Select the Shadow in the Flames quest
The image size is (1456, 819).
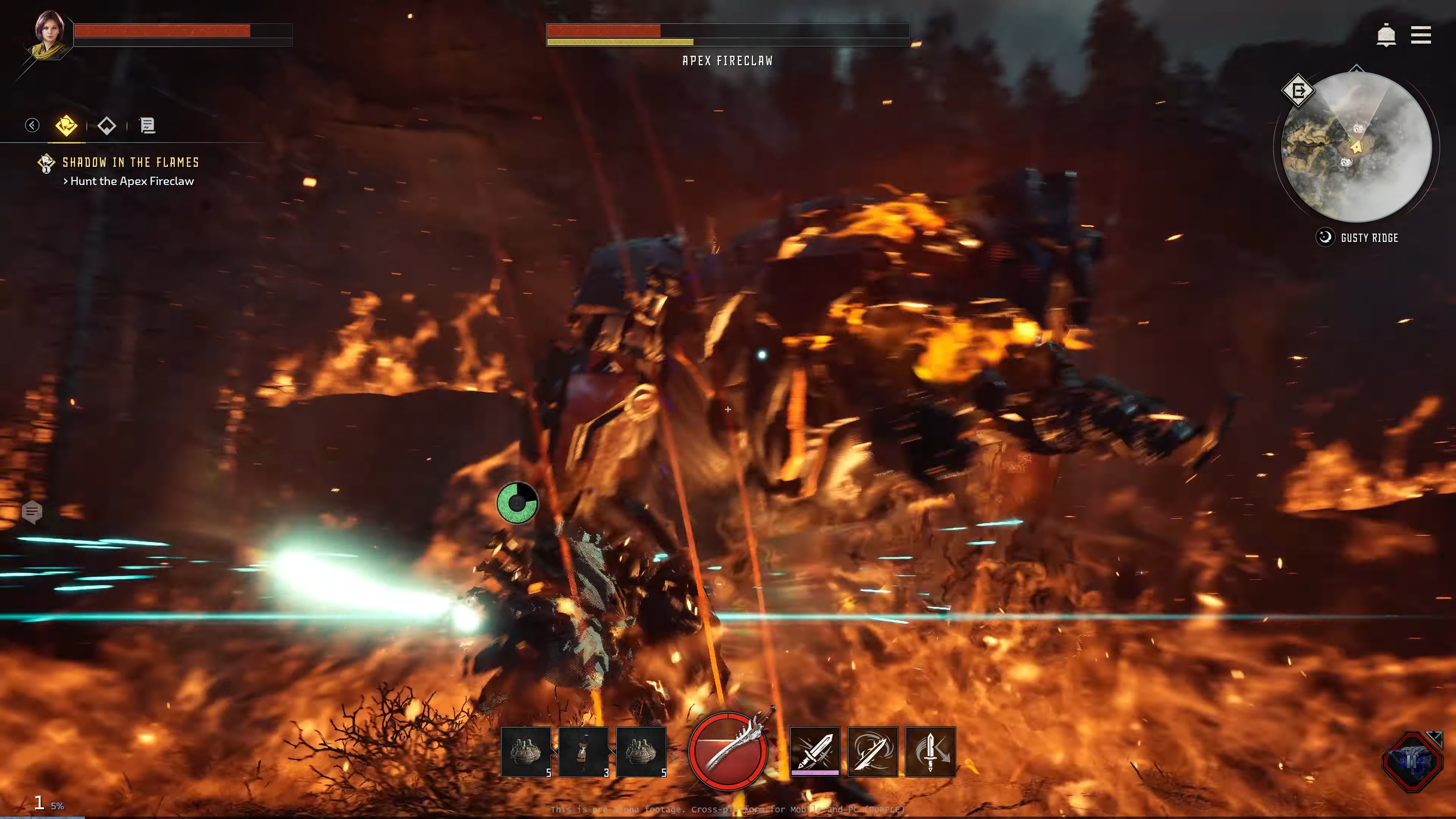[x=130, y=163]
